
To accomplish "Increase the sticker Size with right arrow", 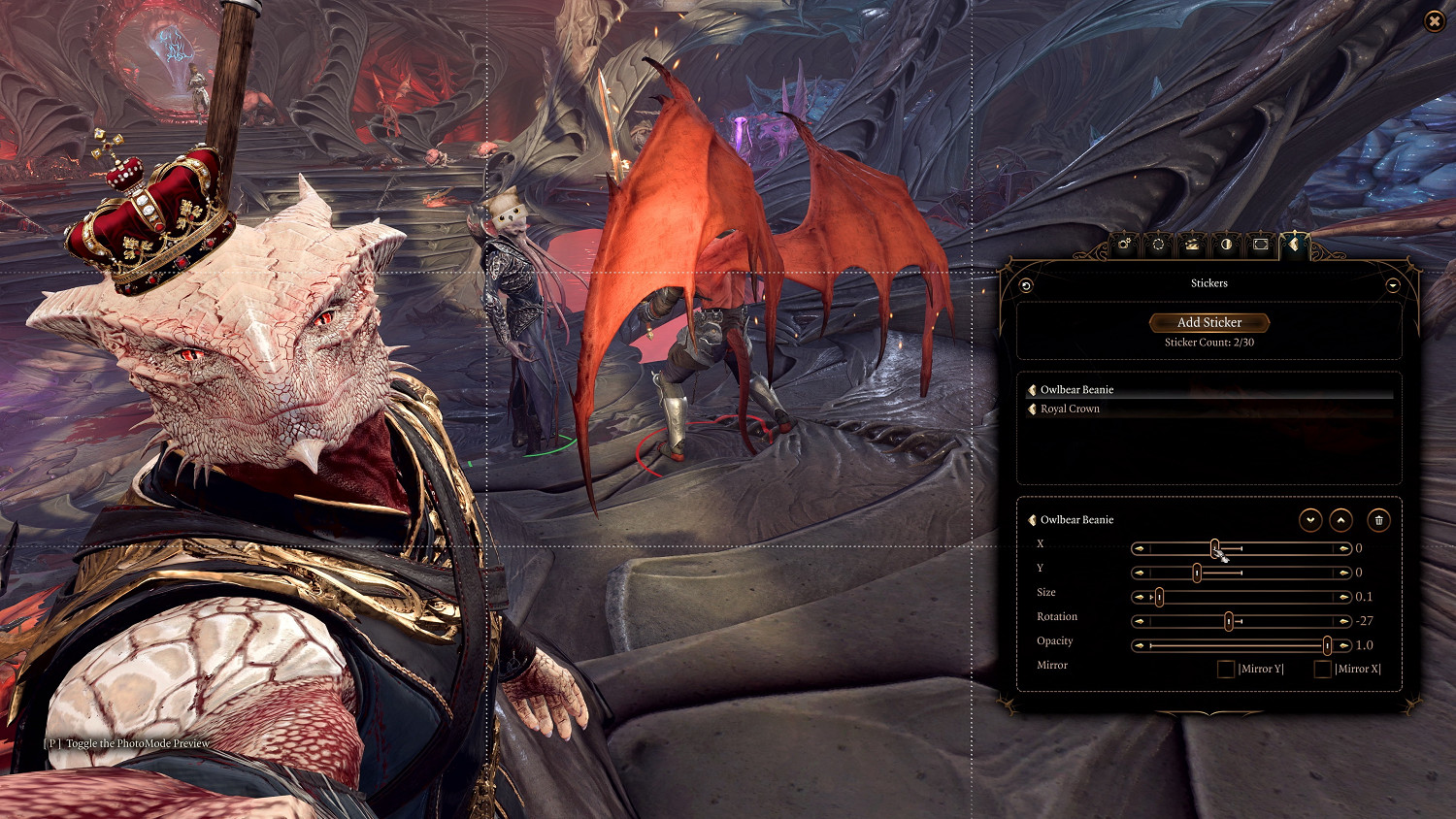I will (x=1344, y=597).
